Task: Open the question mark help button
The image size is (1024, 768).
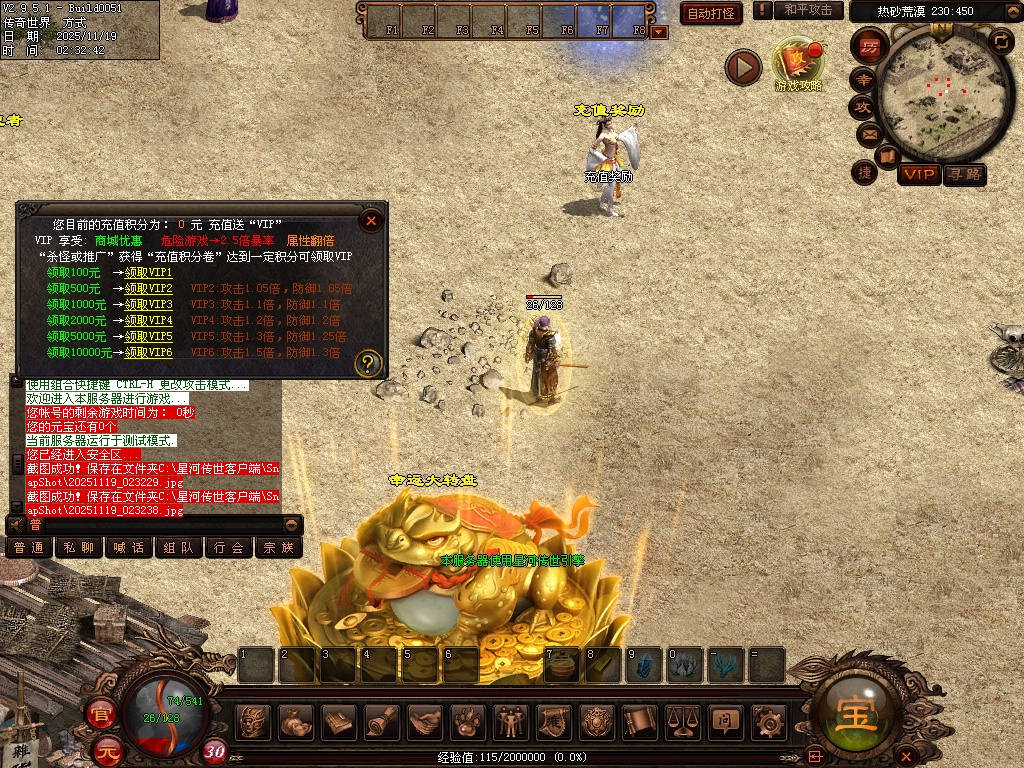Action: 369,362
